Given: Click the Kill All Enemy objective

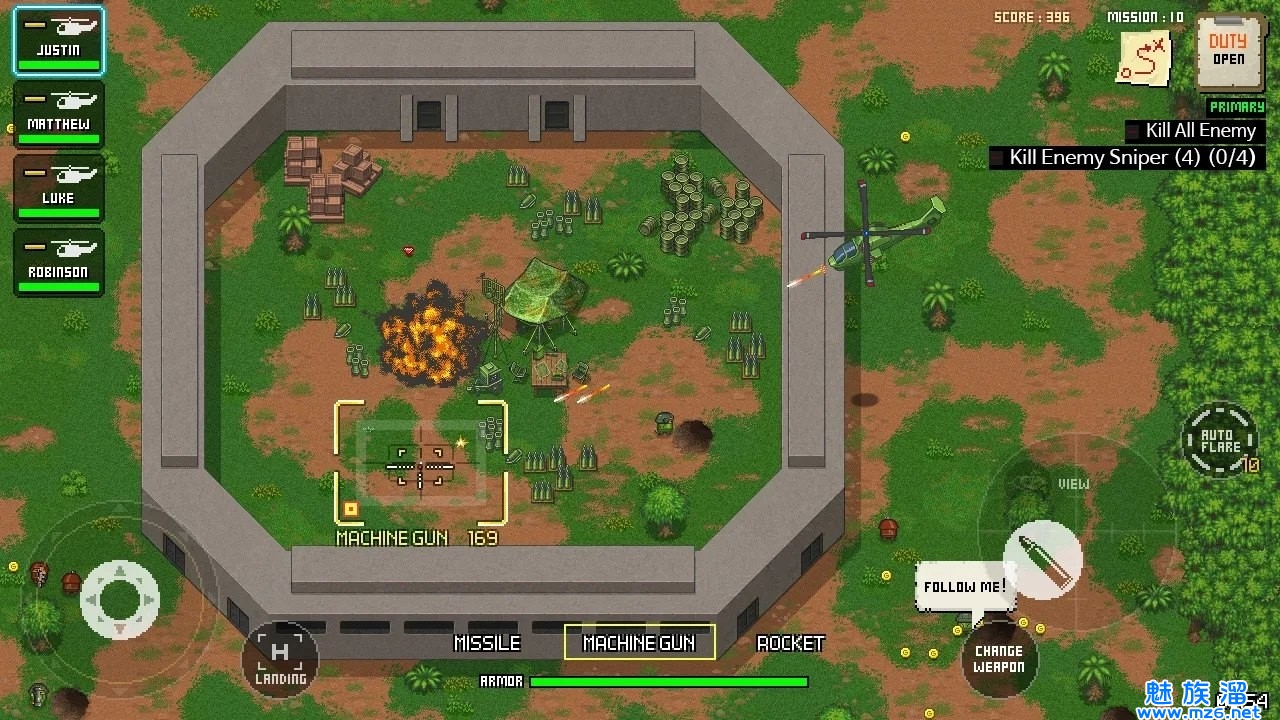Looking at the screenshot, I should pyautogui.click(x=1196, y=131).
